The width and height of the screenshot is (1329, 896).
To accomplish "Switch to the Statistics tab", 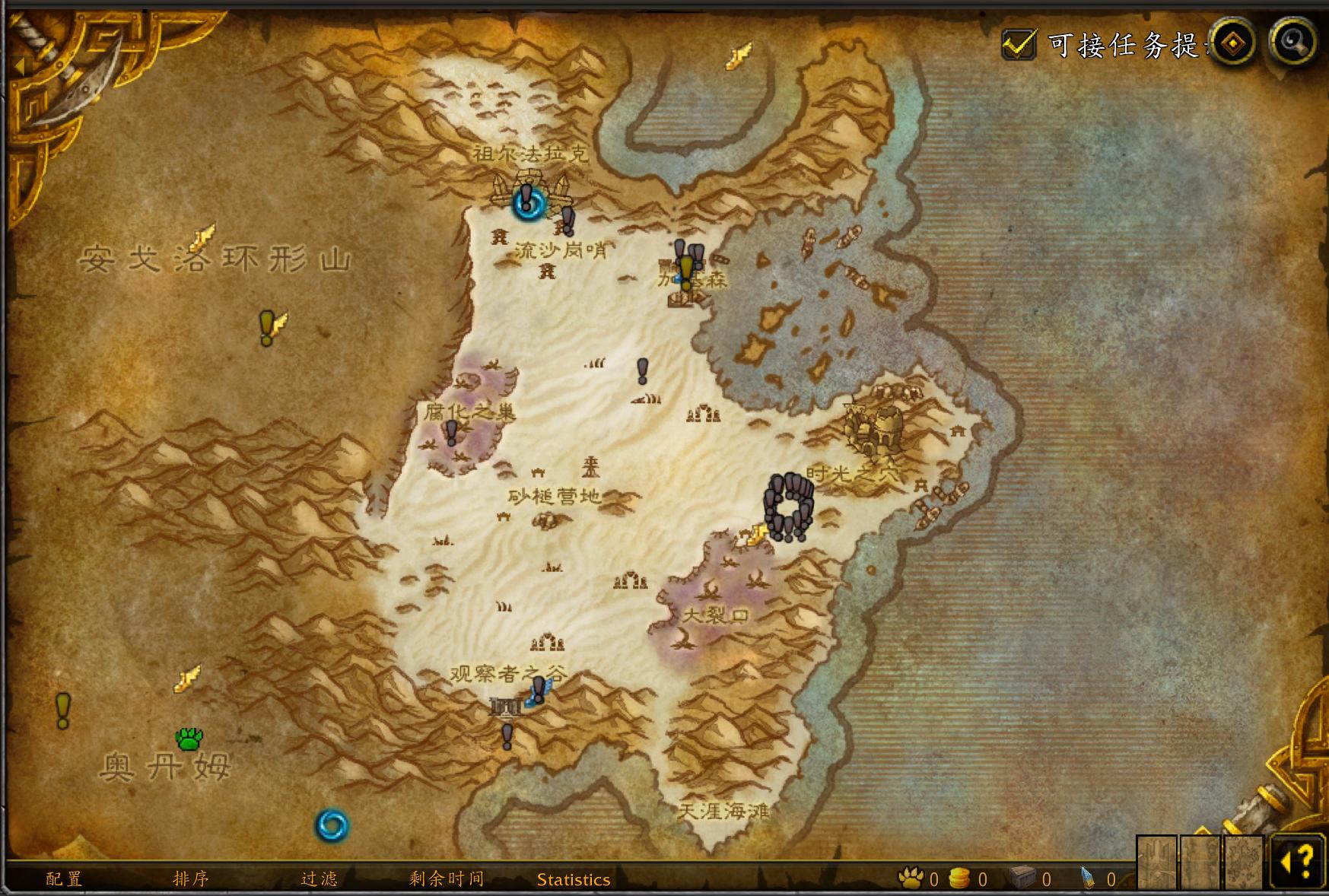I will click(573, 879).
